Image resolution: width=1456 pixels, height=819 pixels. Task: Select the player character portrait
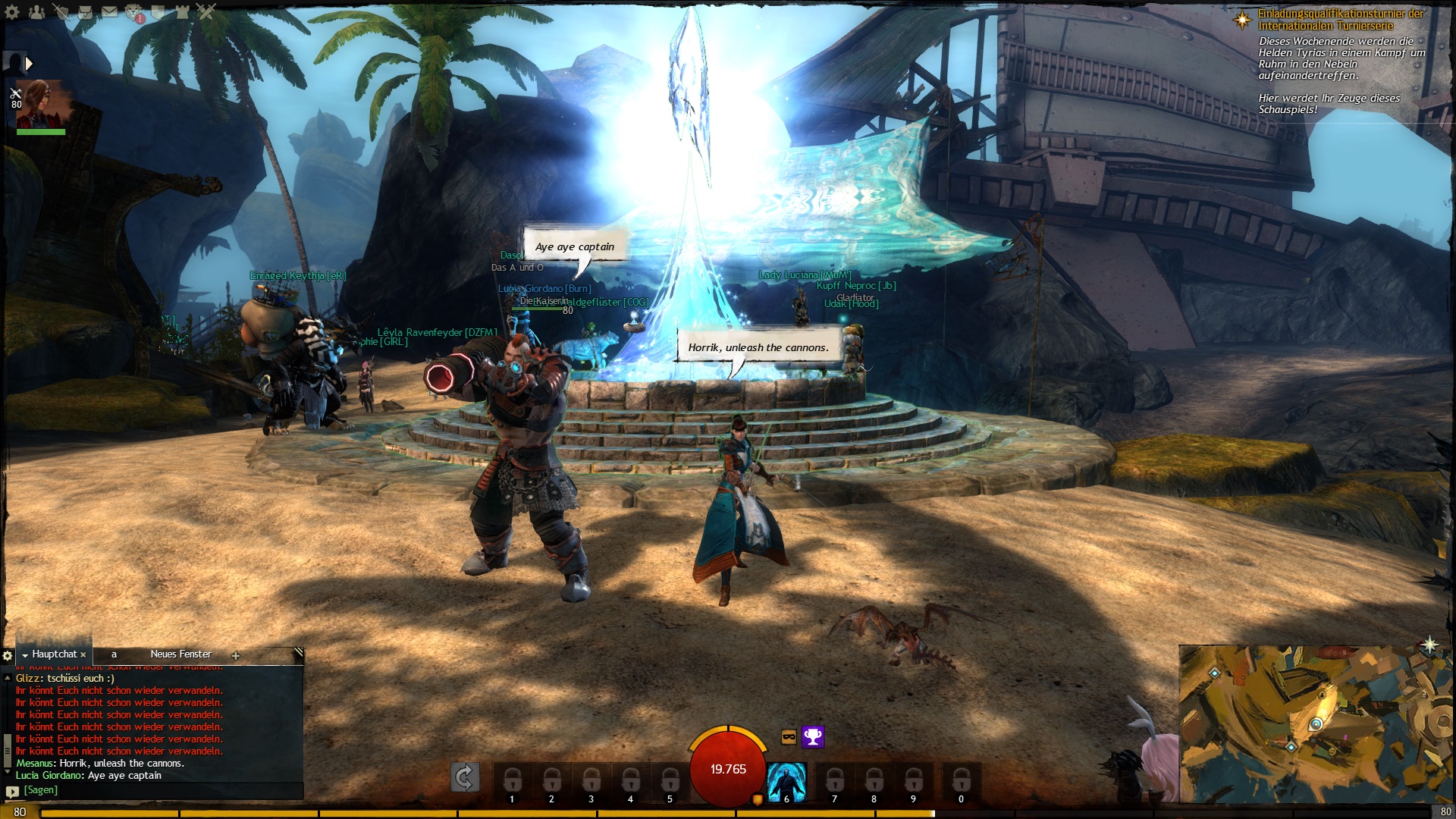point(42,105)
